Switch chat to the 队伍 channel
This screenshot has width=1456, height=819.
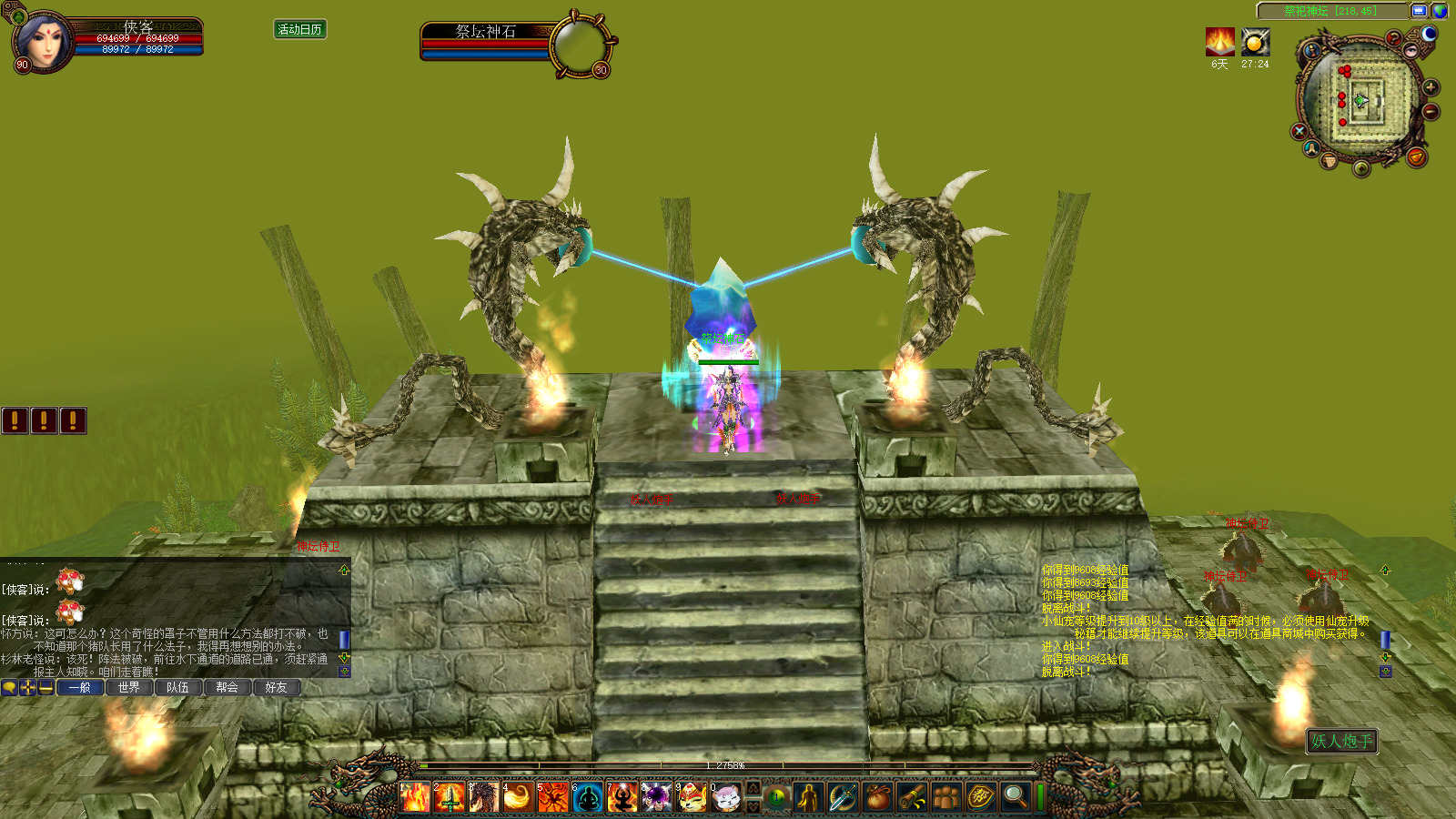pos(177,687)
